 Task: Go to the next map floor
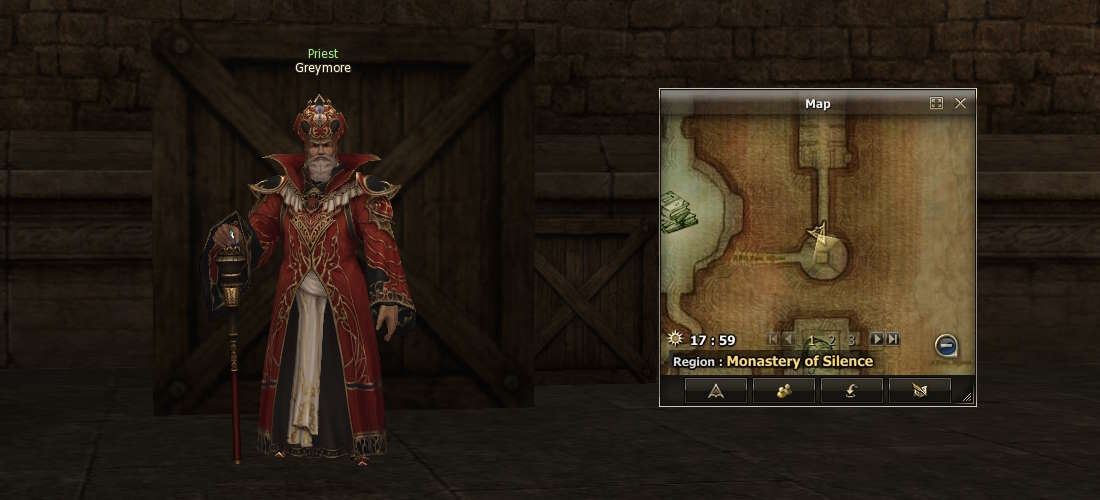[x=876, y=340]
